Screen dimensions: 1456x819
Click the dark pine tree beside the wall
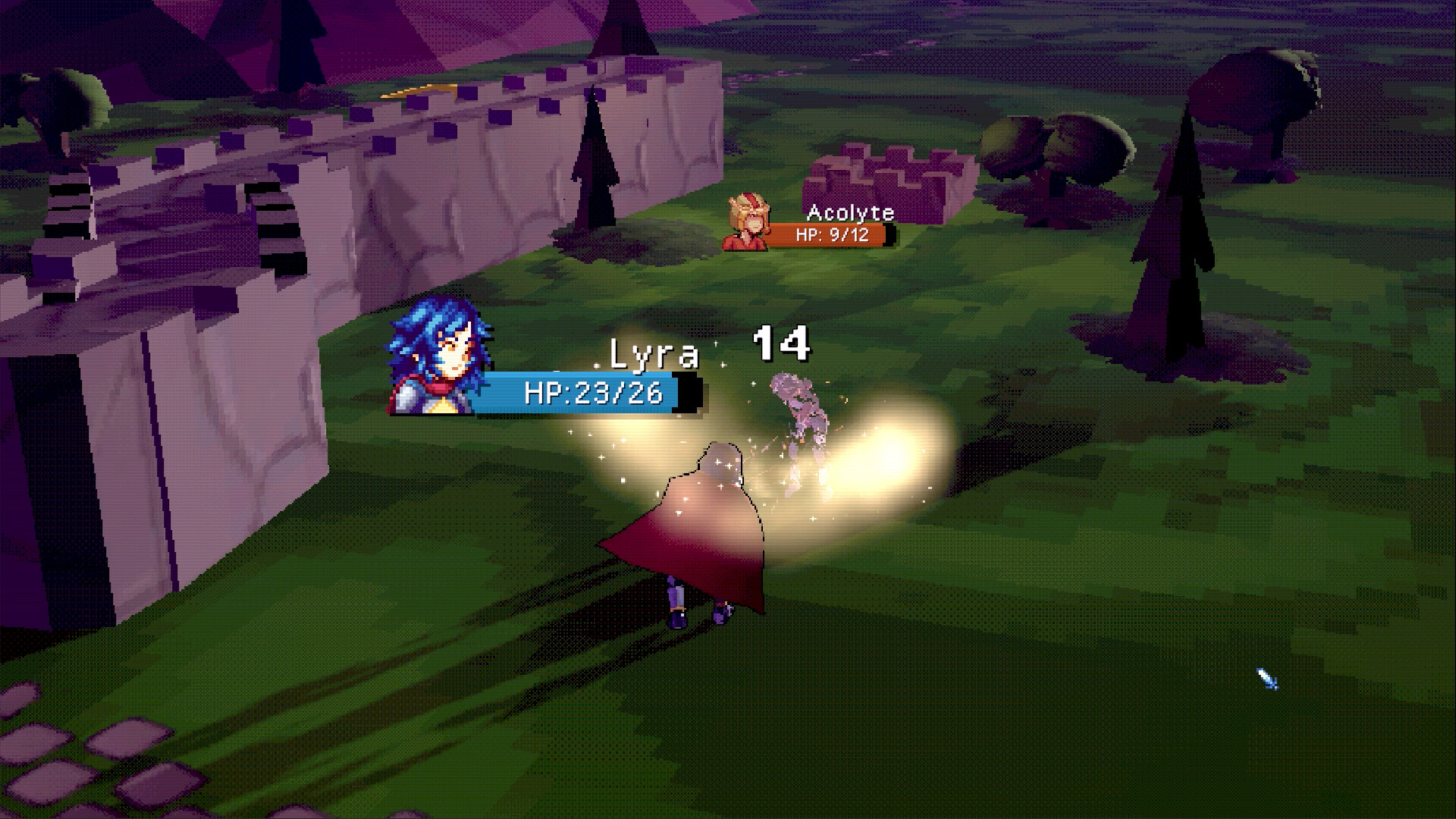pyautogui.click(x=595, y=167)
